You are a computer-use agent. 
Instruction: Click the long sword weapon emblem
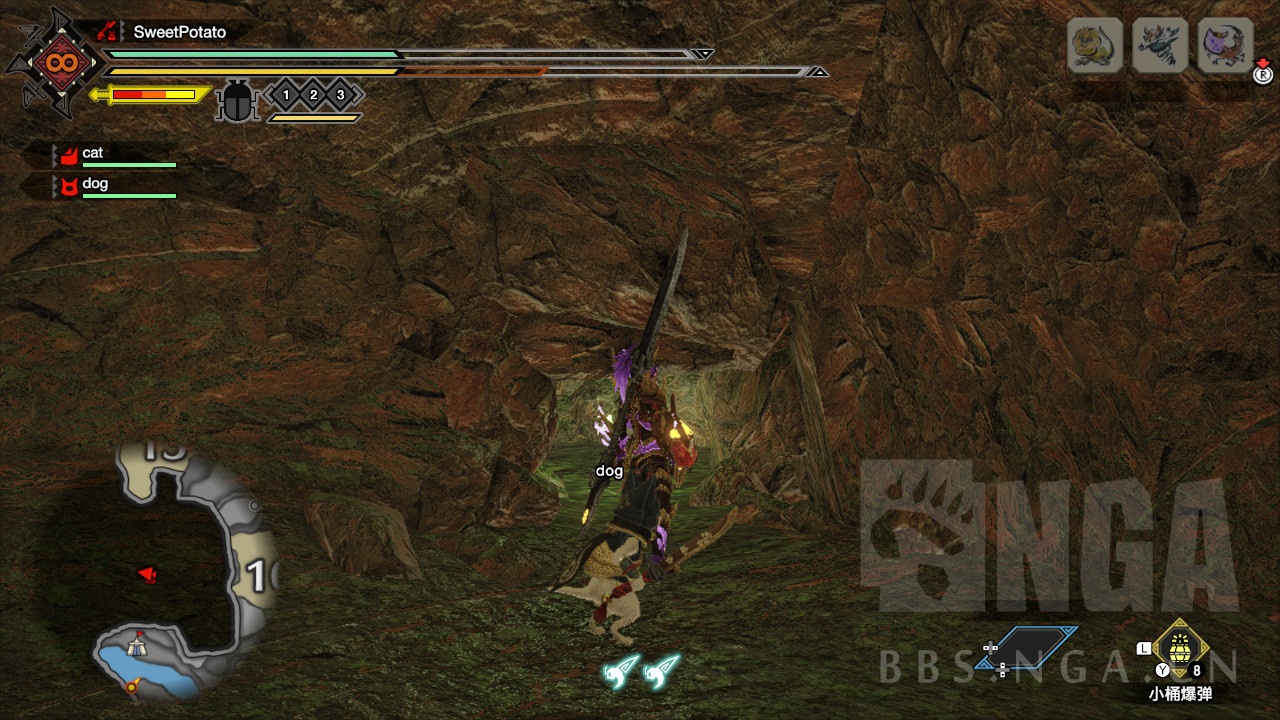coord(54,63)
